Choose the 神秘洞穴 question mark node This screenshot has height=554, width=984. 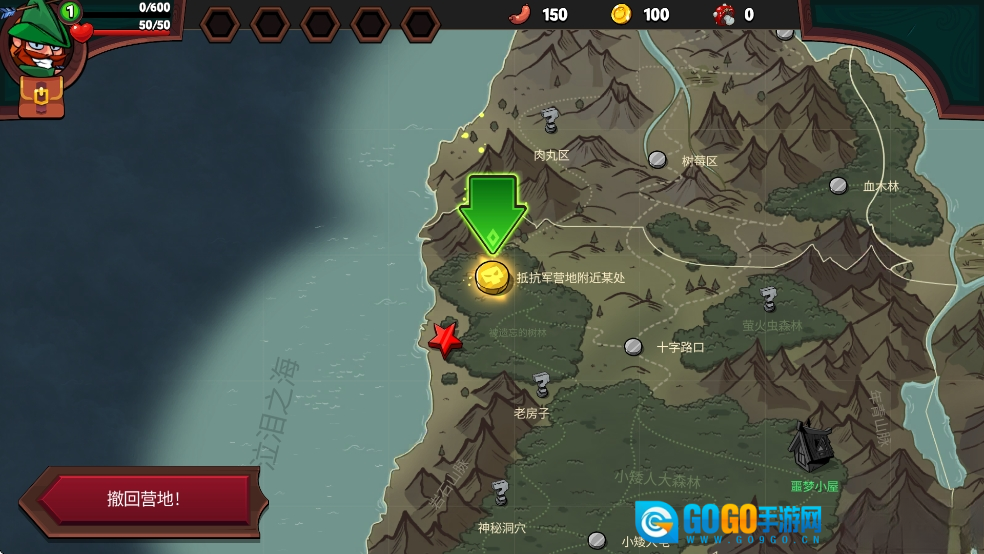pyautogui.click(x=500, y=492)
